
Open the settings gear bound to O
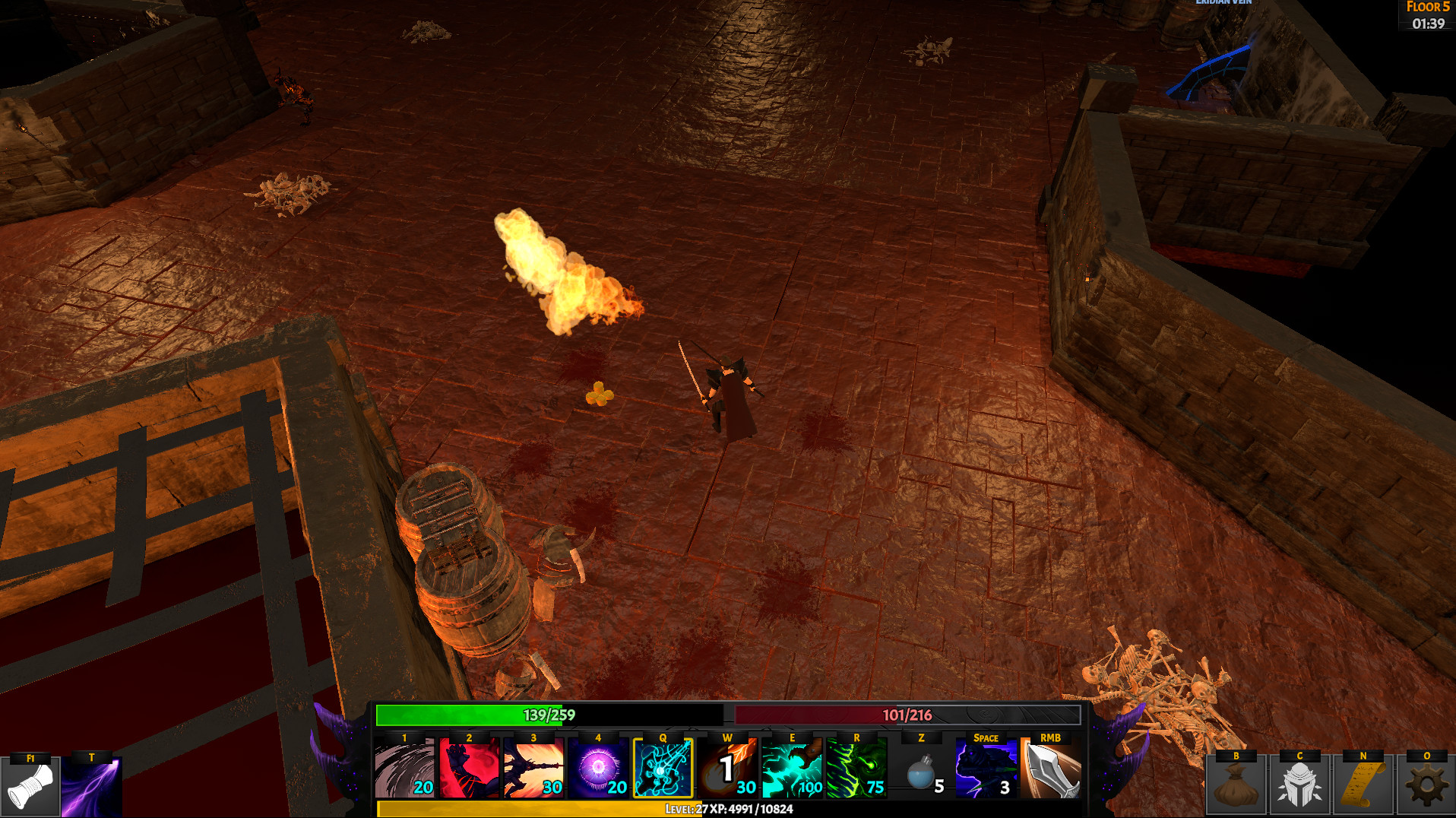1425,787
